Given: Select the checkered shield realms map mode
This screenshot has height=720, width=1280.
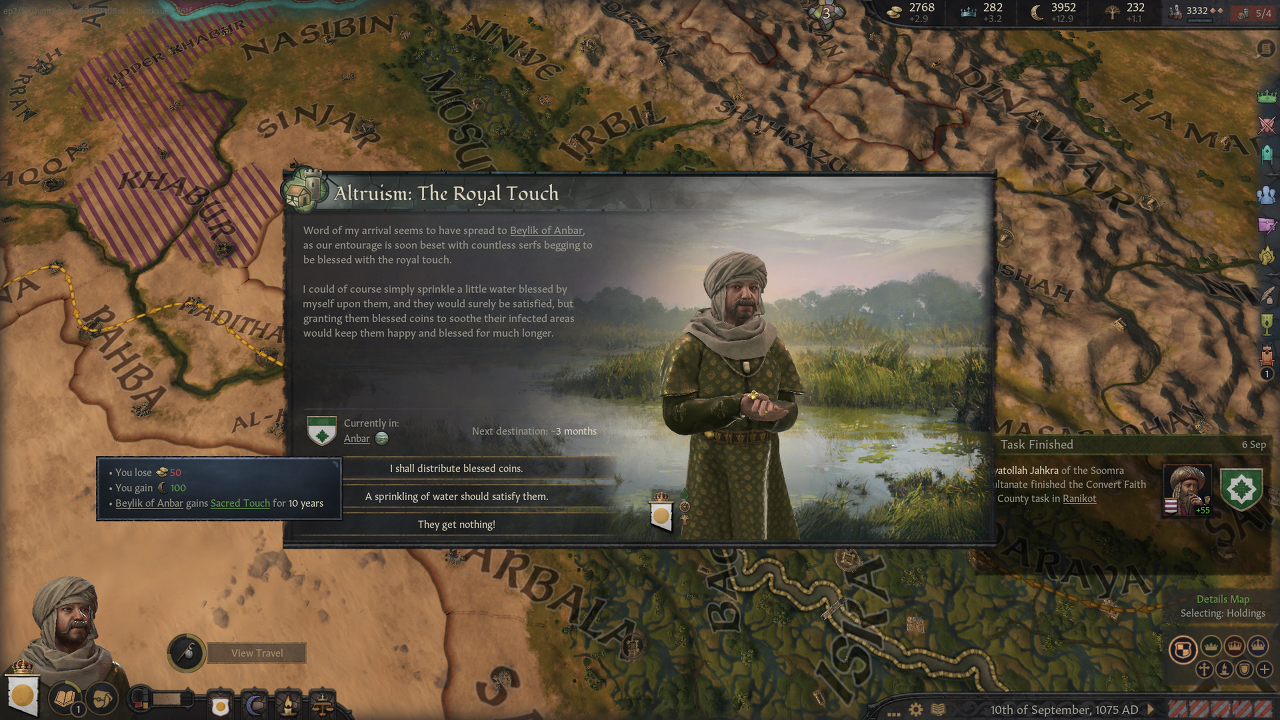Looking at the screenshot, I should 1183,649.
